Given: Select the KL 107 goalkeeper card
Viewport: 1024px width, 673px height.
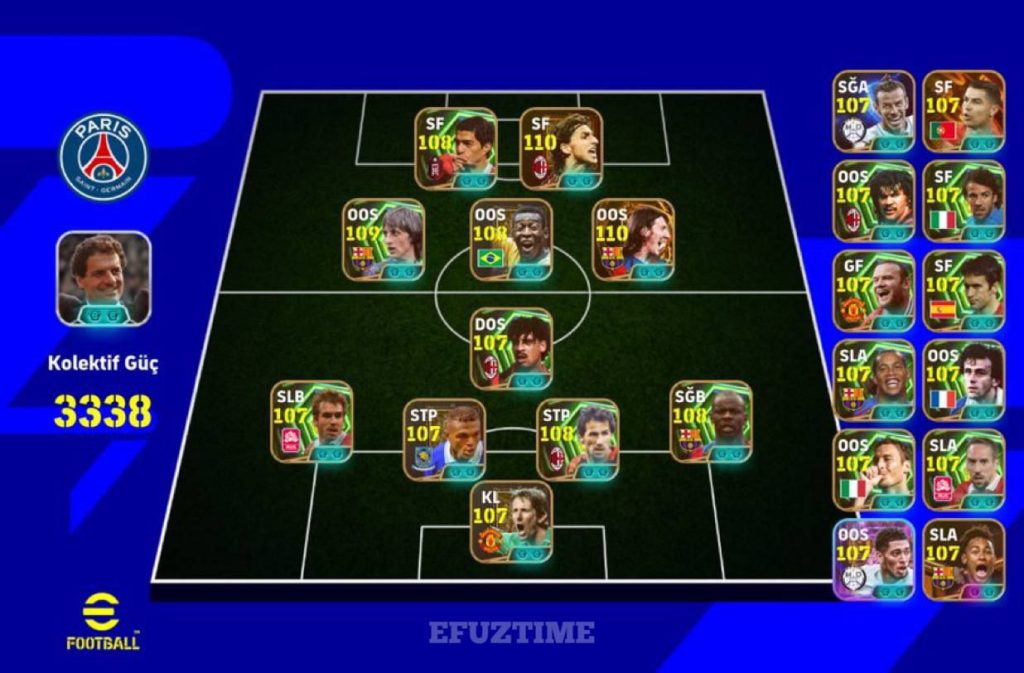Looking at the screenshot, I should click(x=511, y=524).
